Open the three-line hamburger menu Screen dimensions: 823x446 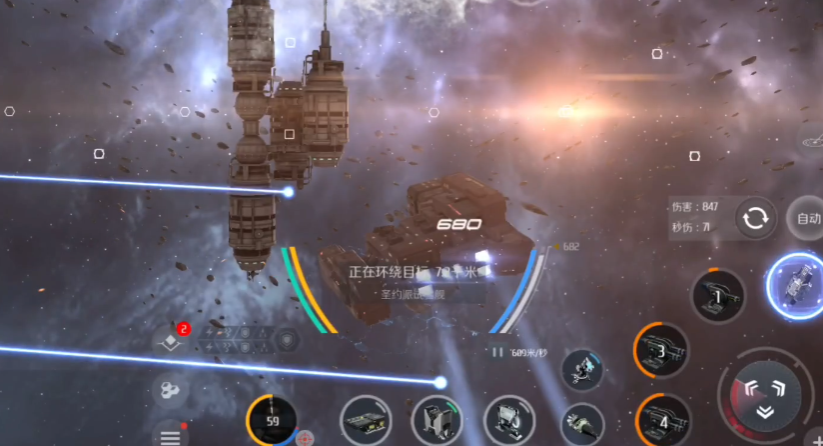coord(170,436)
